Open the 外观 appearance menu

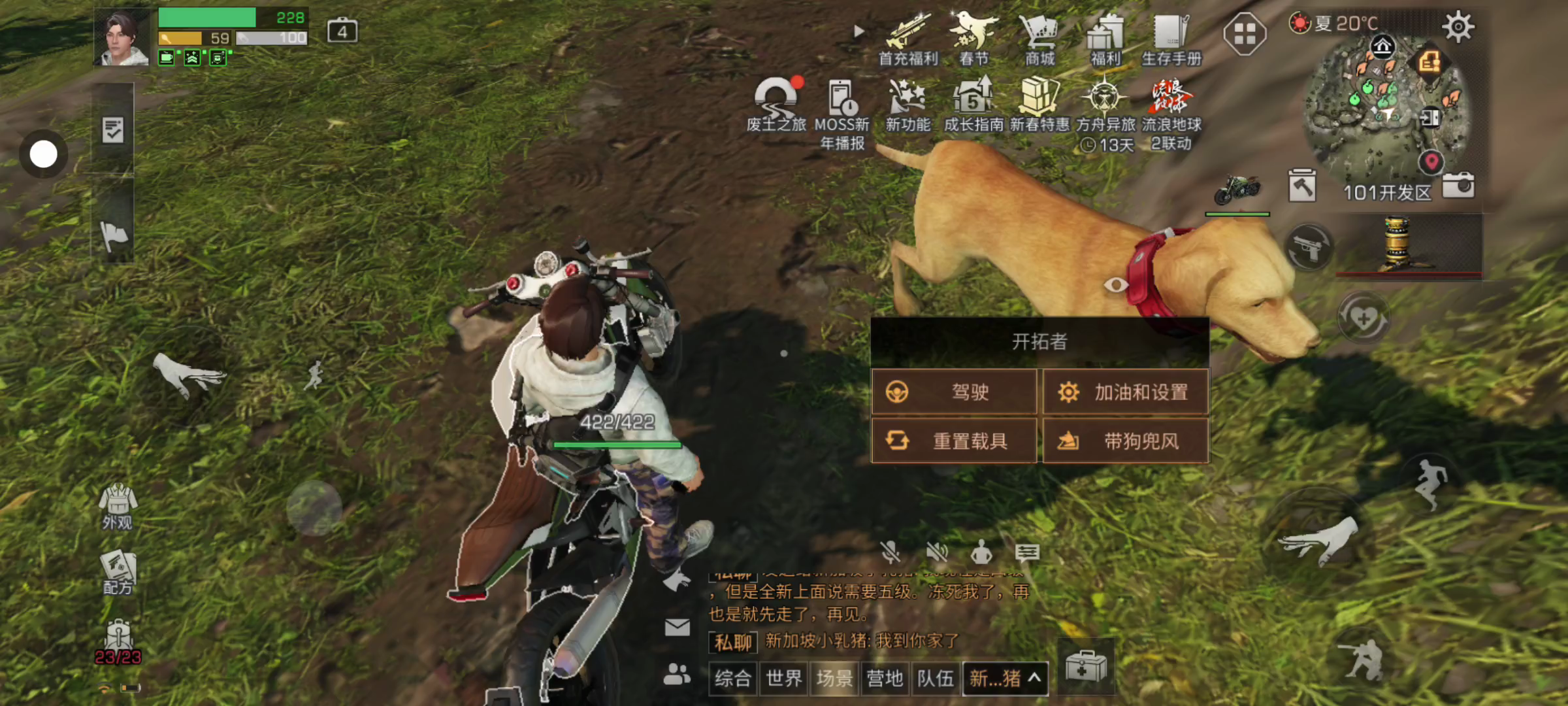(x=118, y=507)
